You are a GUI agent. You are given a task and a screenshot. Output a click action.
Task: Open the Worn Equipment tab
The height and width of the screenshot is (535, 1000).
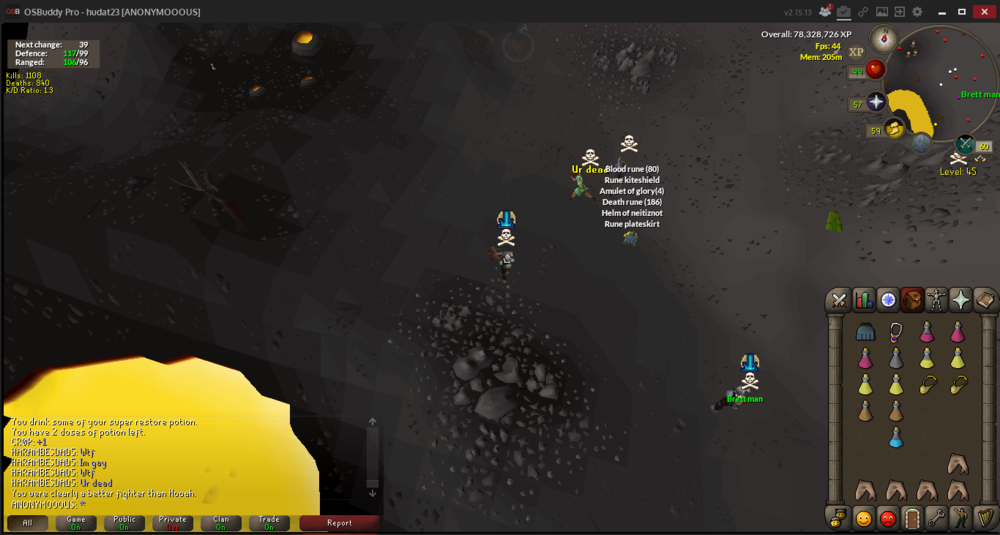[936, 299]
